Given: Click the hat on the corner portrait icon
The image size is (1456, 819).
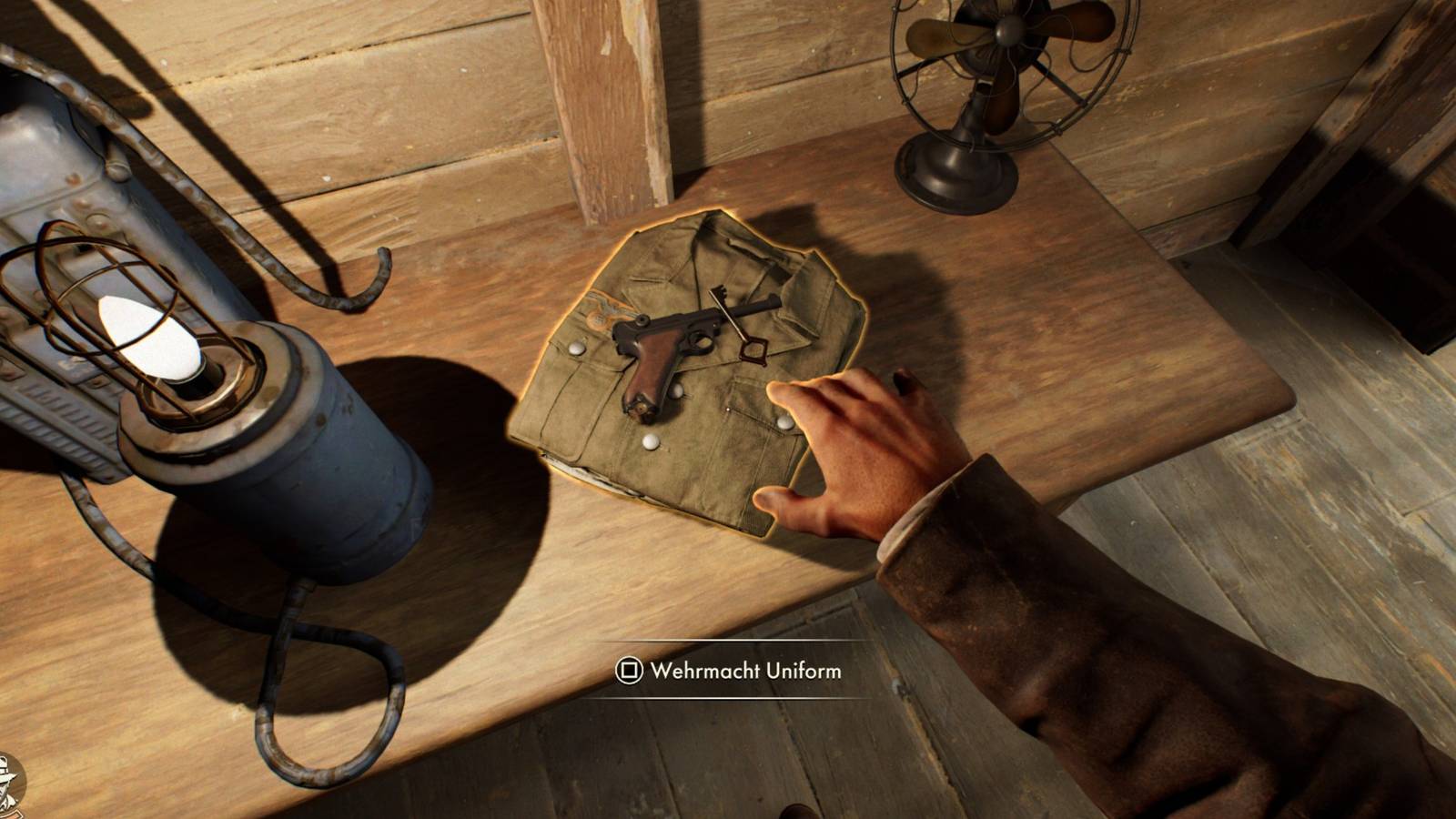Looking at the screenshot, I should 7,778.
